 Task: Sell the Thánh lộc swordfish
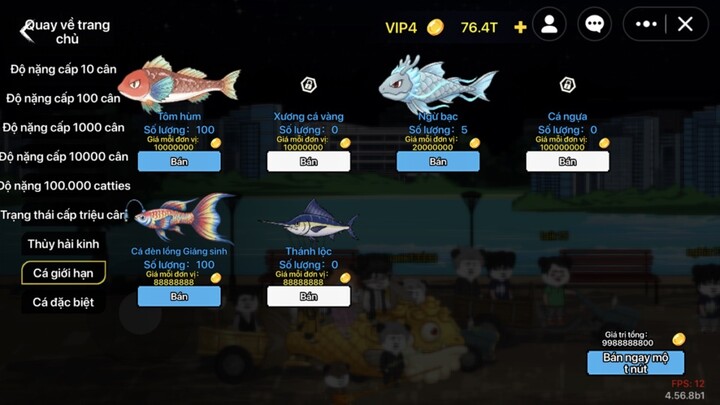(x=308, y=296)
